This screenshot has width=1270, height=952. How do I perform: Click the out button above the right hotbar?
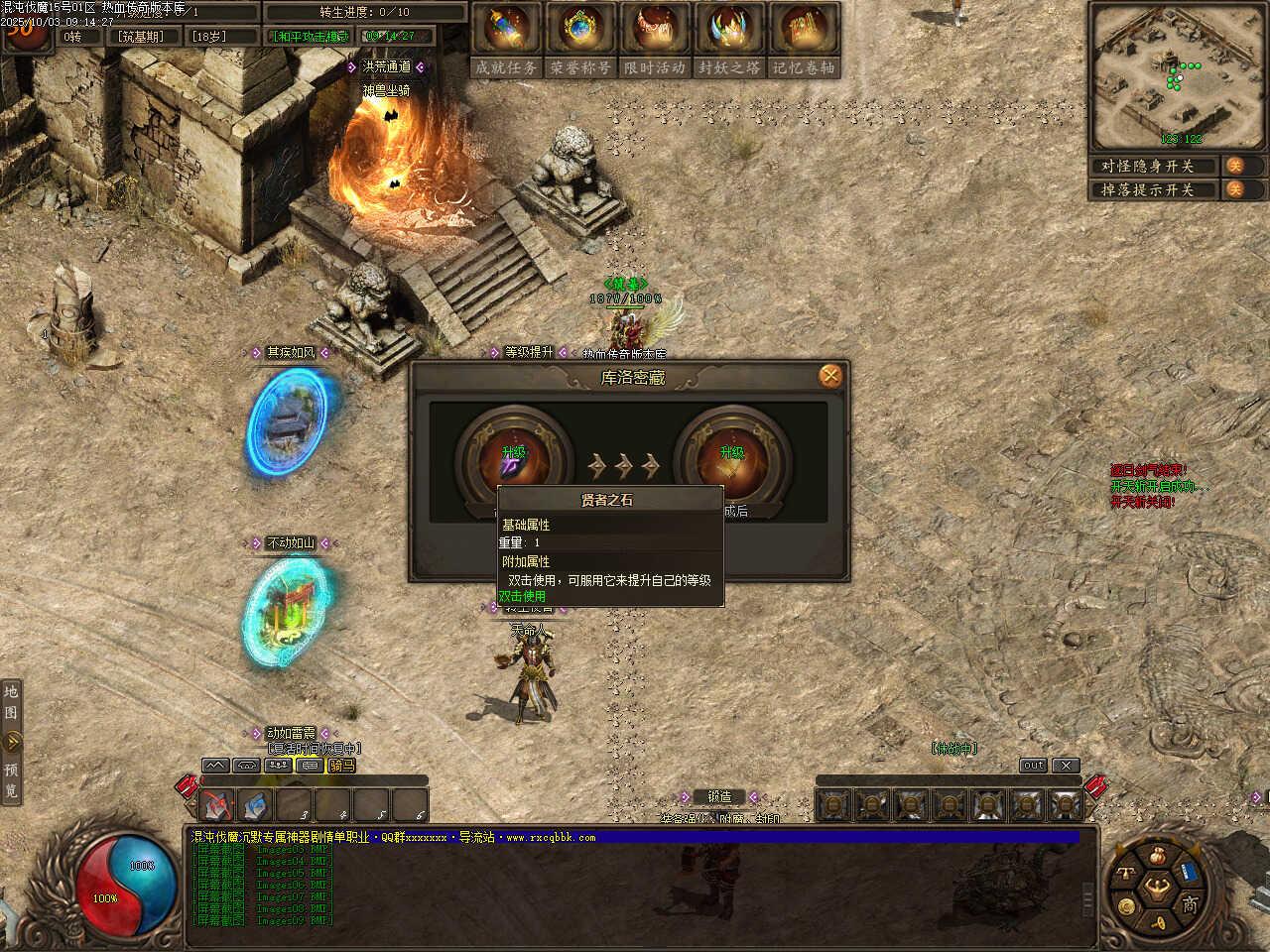[1033, 766]
